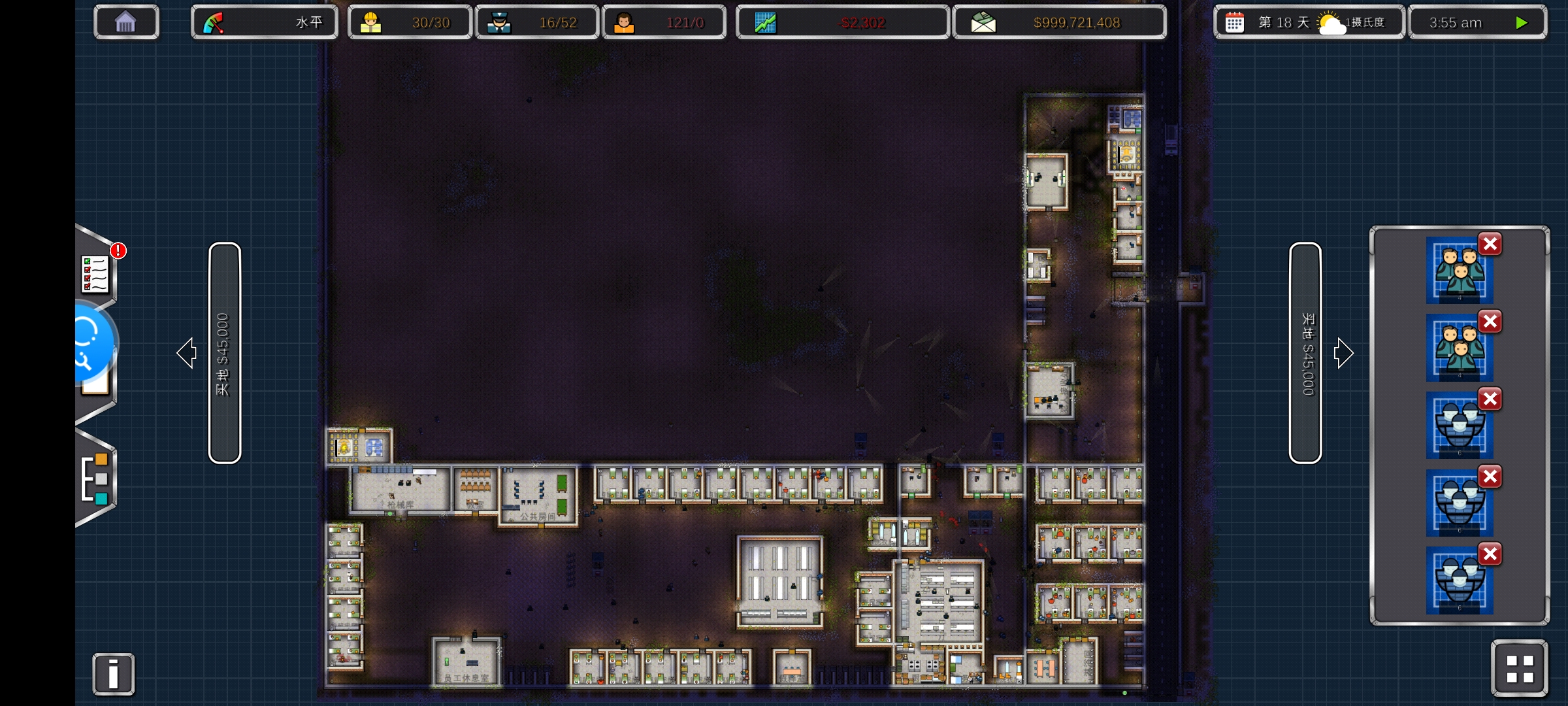Open the guards panel showing 16/52

point(536,23)
